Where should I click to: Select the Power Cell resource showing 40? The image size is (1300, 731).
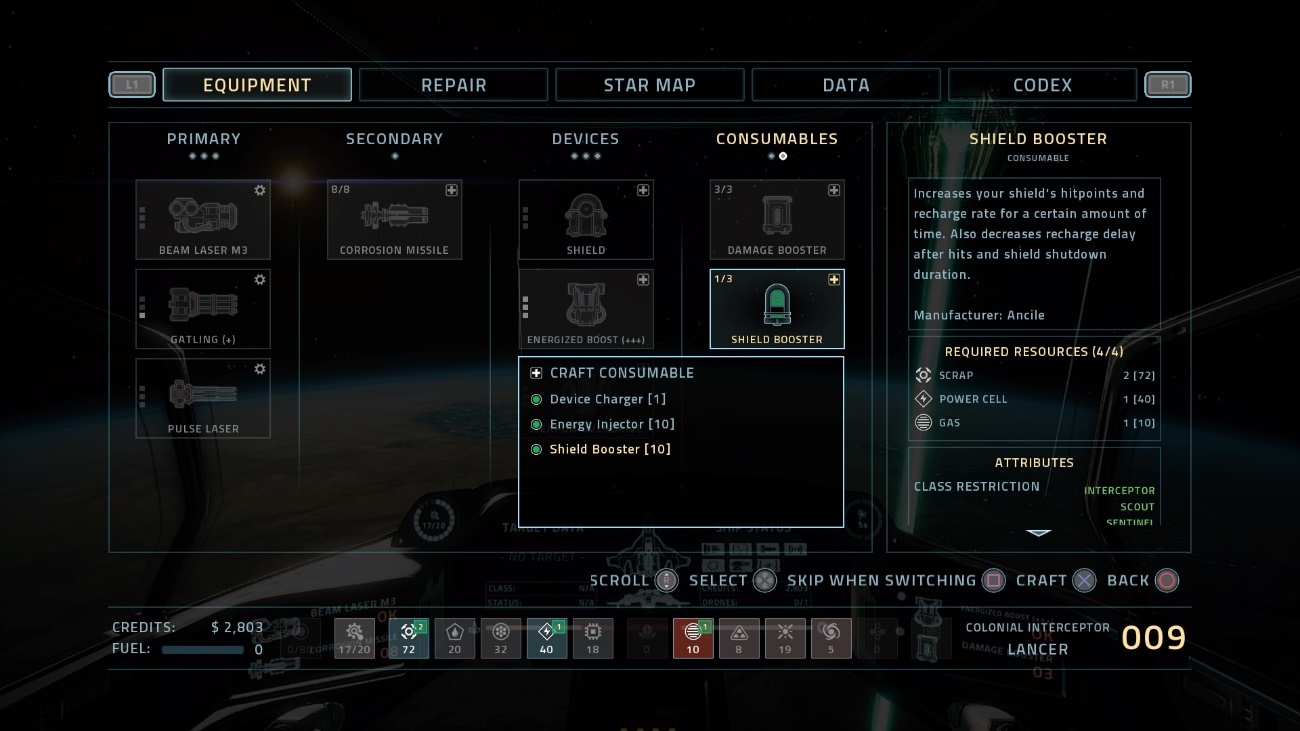(x=547, y=637)
